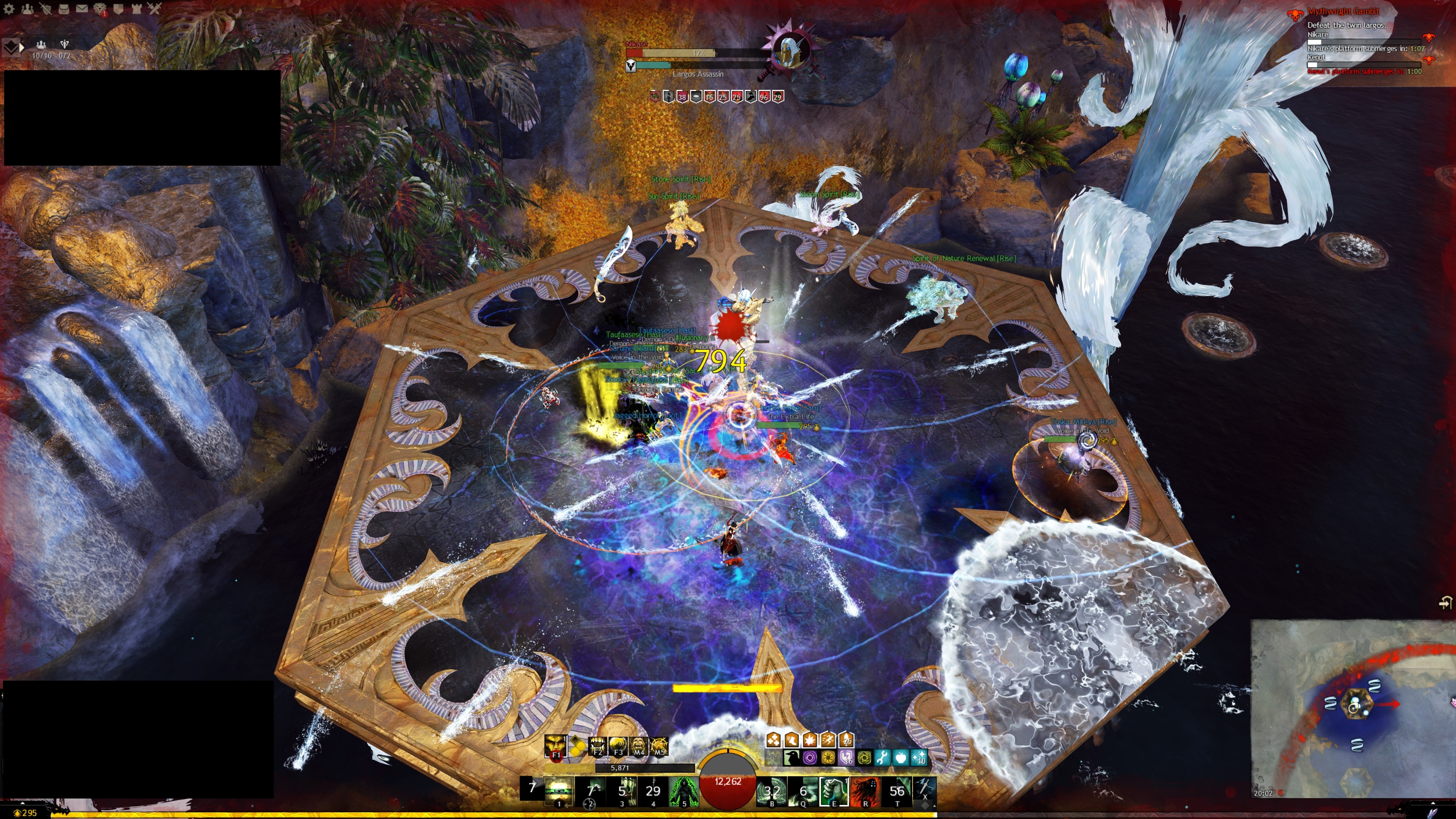This screenshot has height=819, width=1456.
Task: Select the Mythwright Gambit objective tracker title
Action: 1342,11
